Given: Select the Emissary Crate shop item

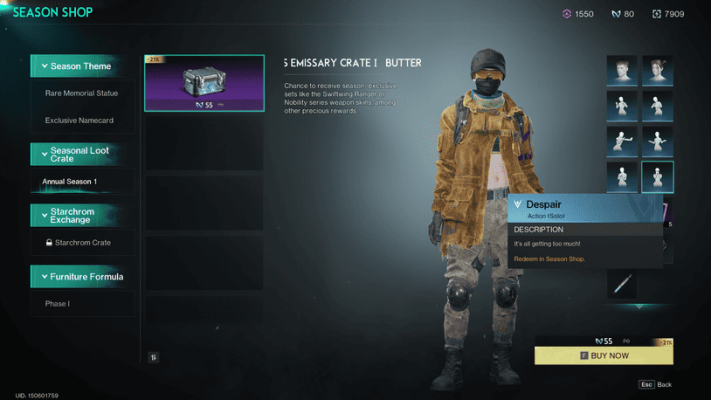Looking at the screenshot, I should pyautogui.click(x=204, y=82).
